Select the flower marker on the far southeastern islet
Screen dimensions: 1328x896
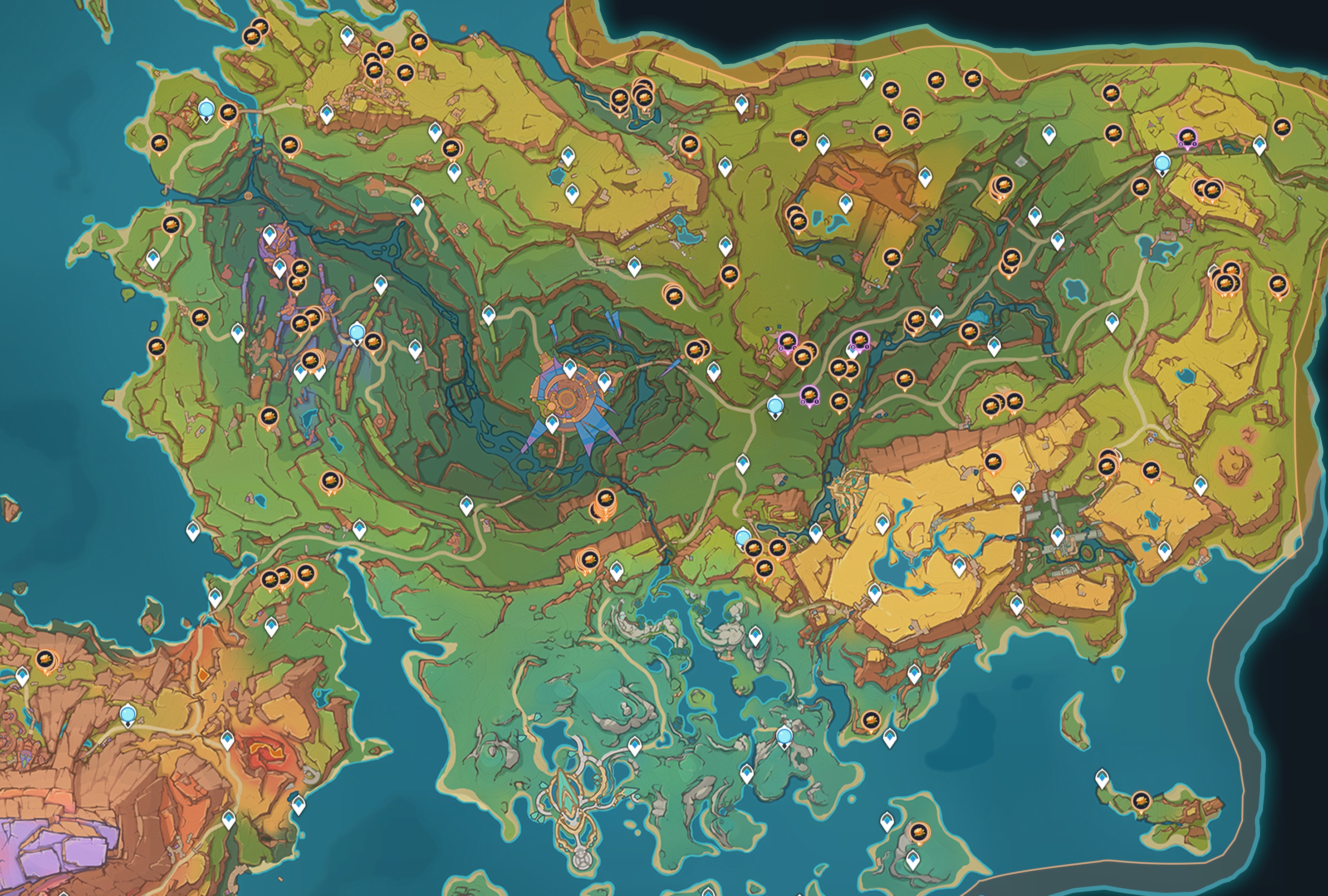[x=1141, y=801]
